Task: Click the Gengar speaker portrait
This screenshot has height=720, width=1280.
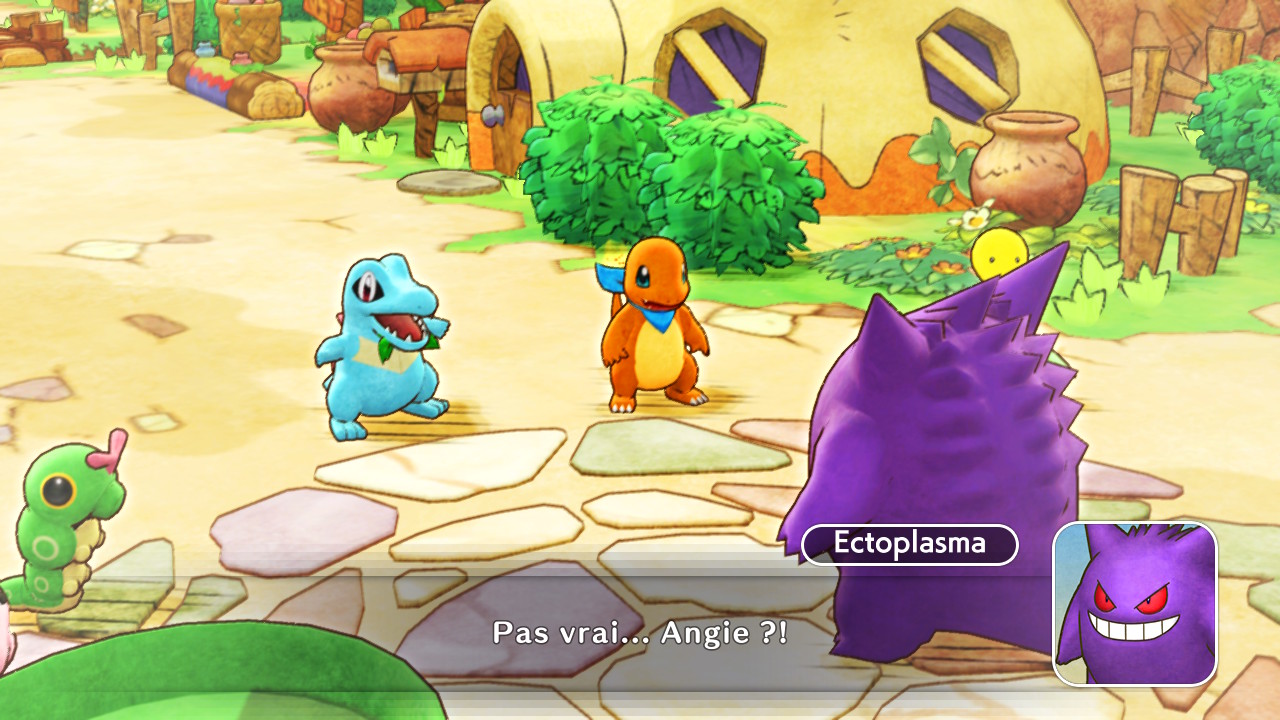Action: point(1135,604)
